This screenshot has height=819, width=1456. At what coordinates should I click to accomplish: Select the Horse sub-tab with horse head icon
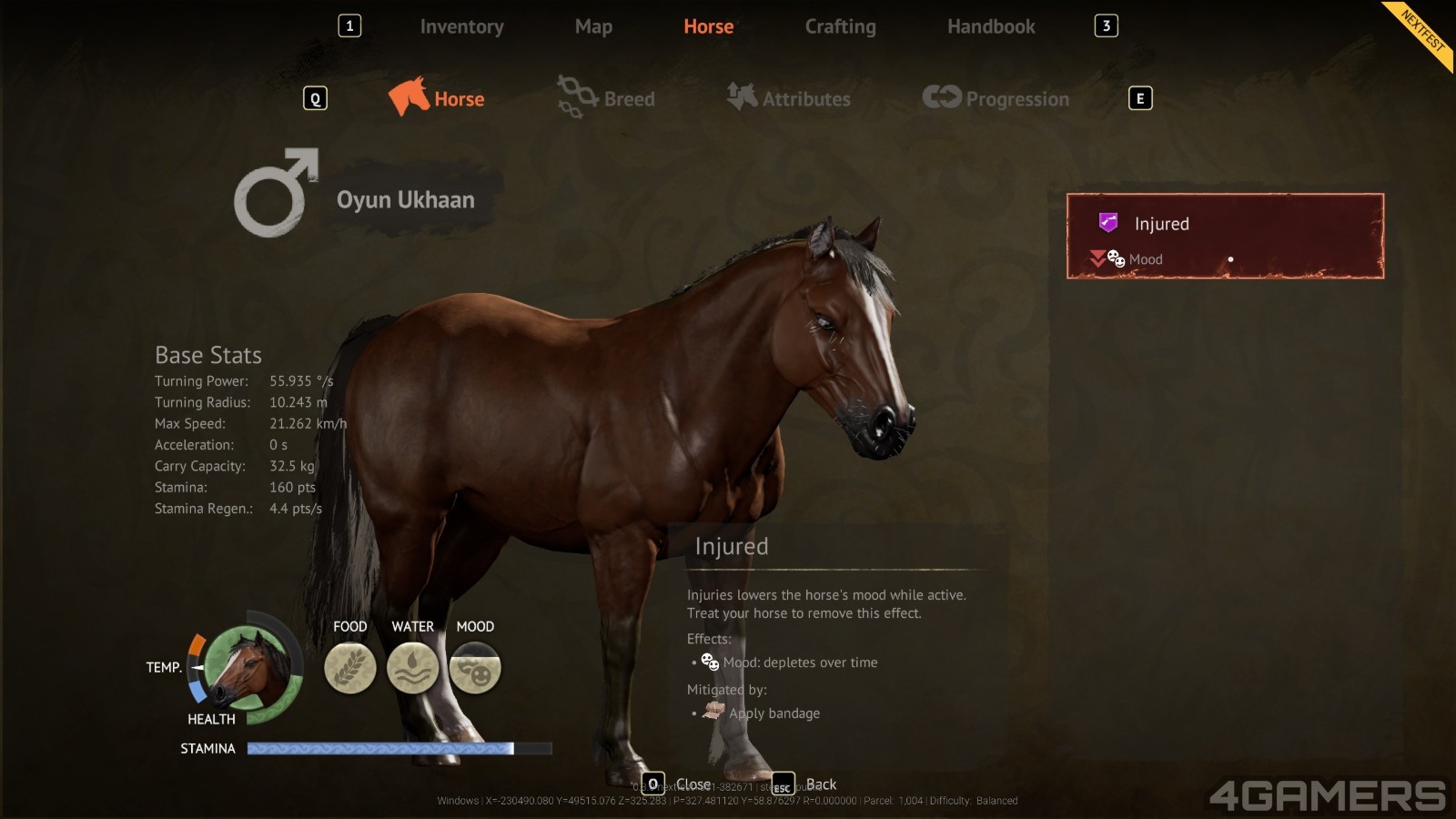pyautogui.click(x=438, y=98)
